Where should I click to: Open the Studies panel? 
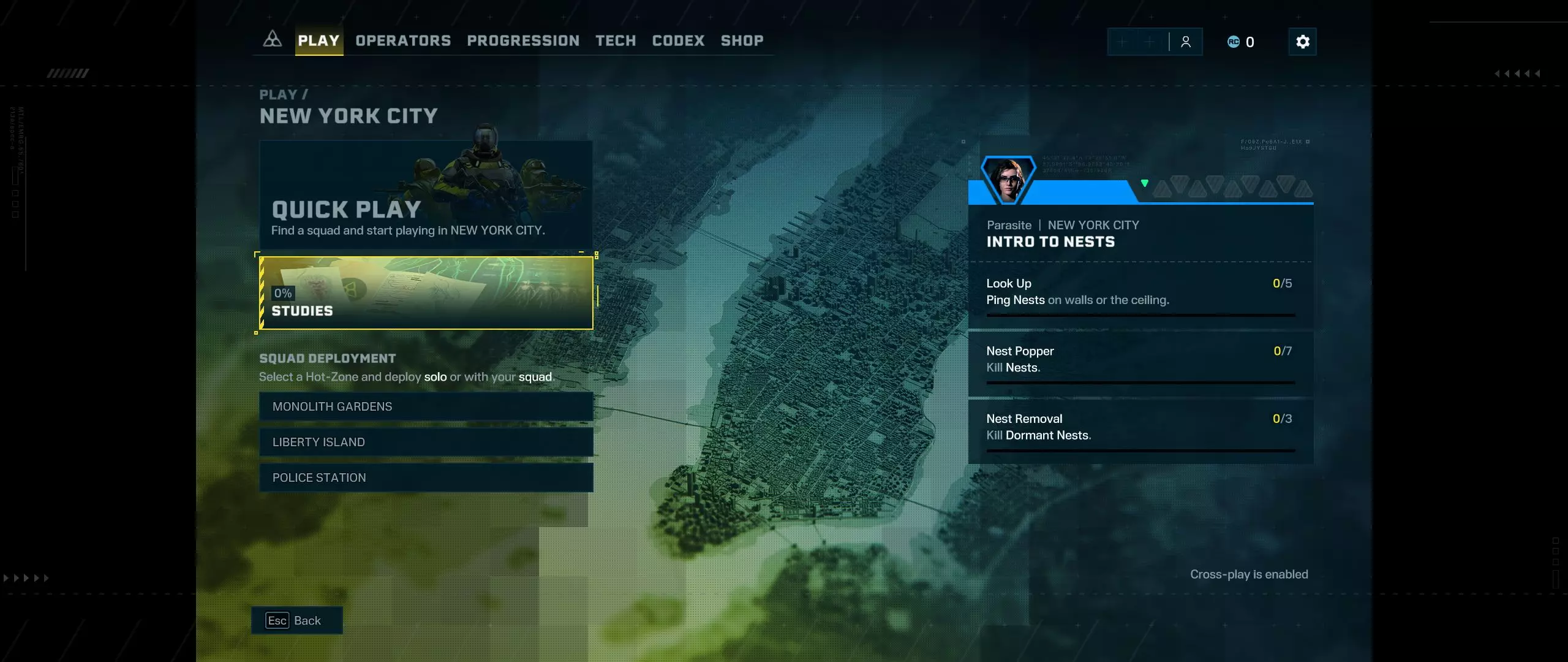[x=426, y=293]
